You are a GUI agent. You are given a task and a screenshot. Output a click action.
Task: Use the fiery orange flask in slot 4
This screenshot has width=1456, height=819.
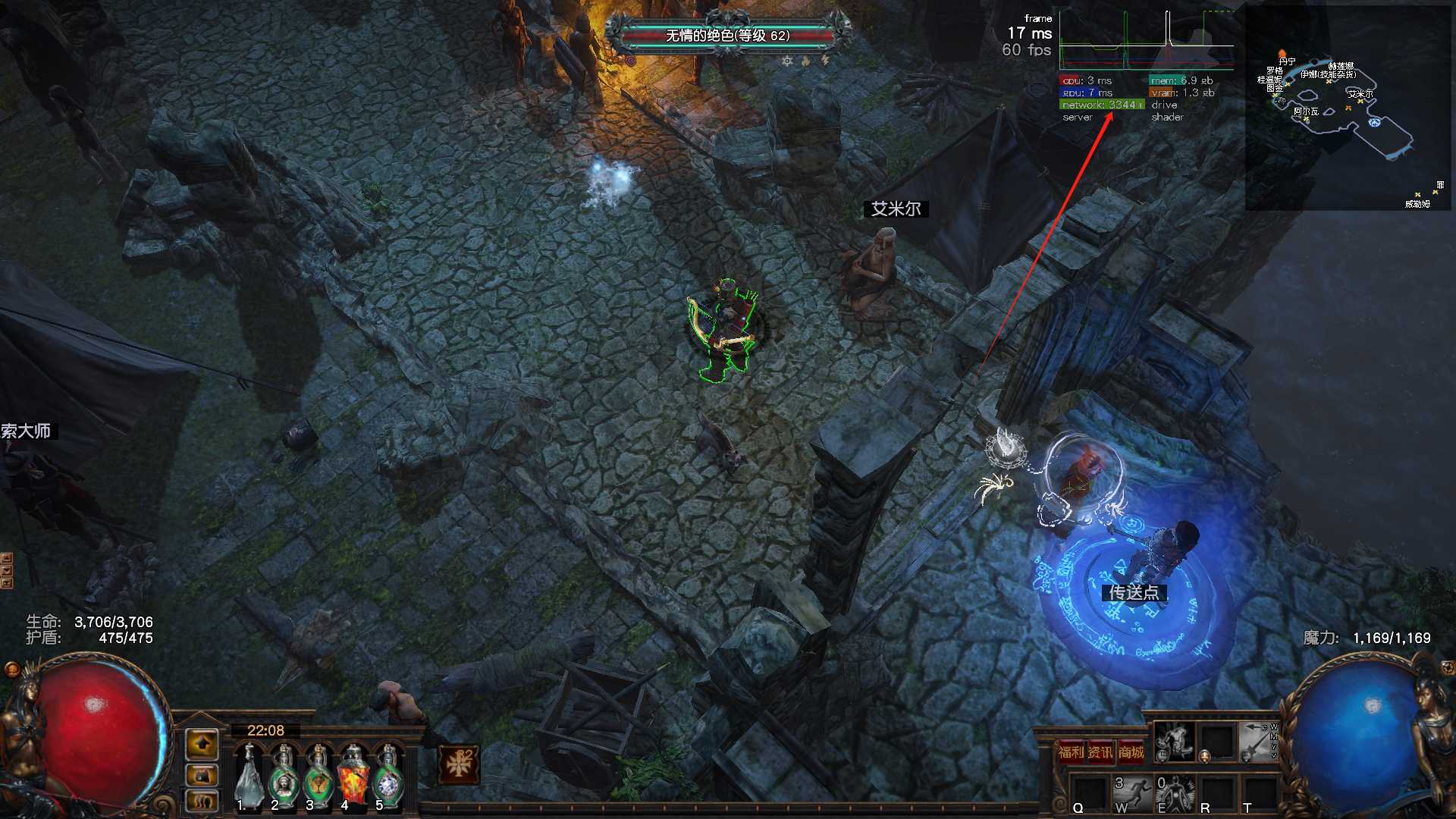tap(353, 777)
